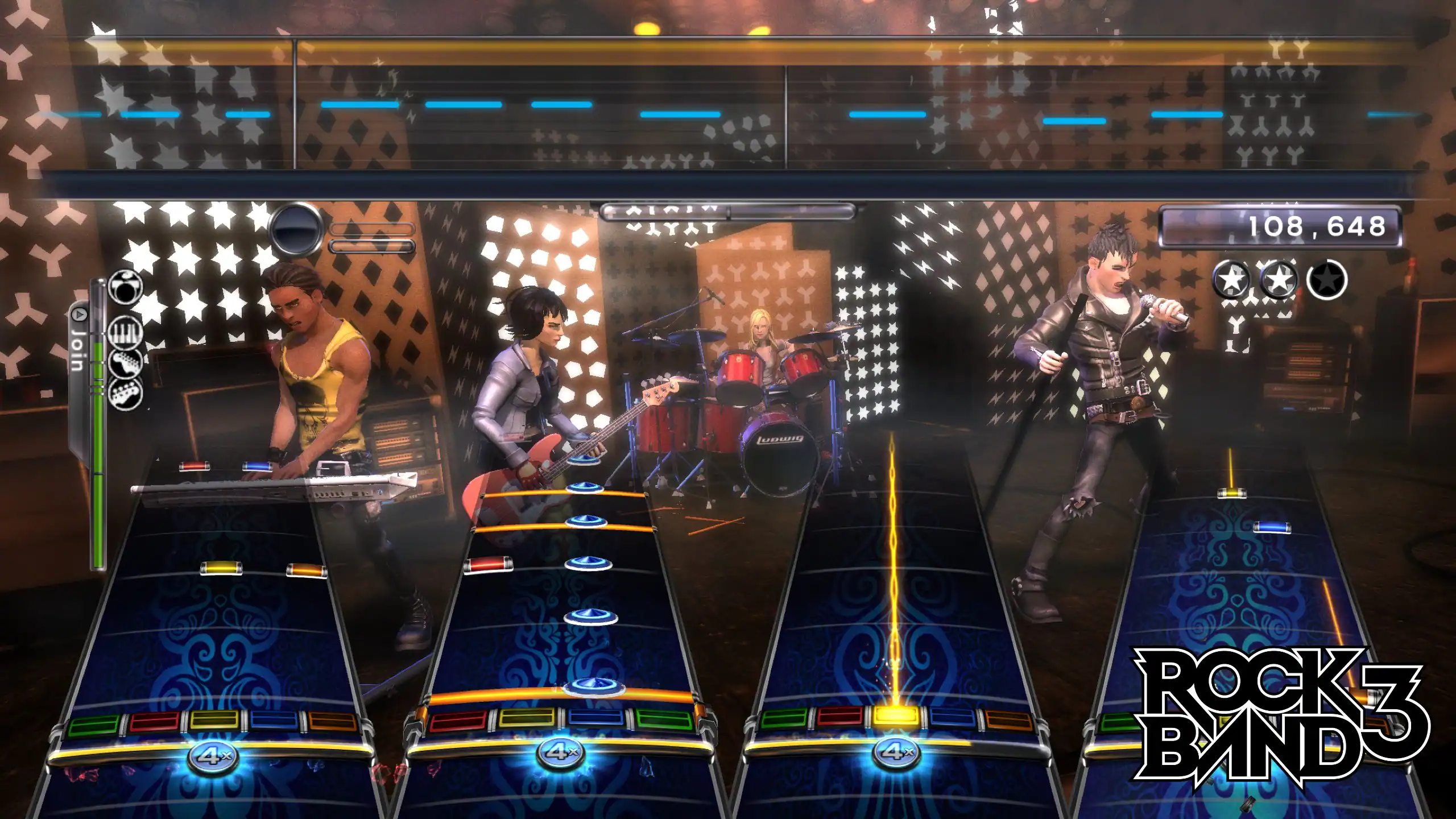Select the keyboard instrument icon to join on keys

[x=124, y=332]
